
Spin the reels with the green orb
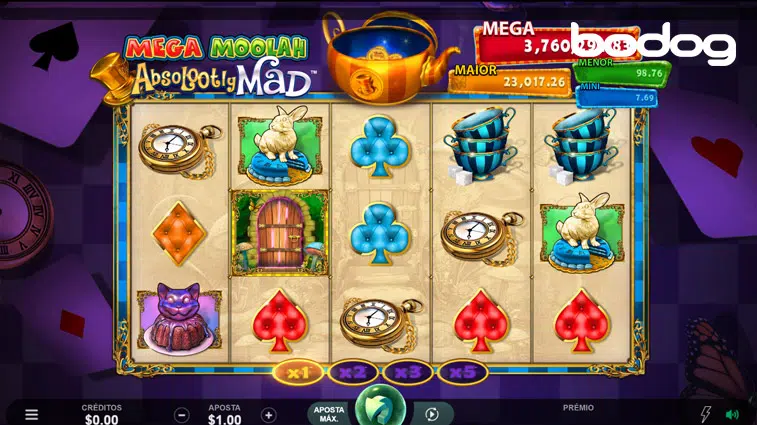(x=380, y=408)
